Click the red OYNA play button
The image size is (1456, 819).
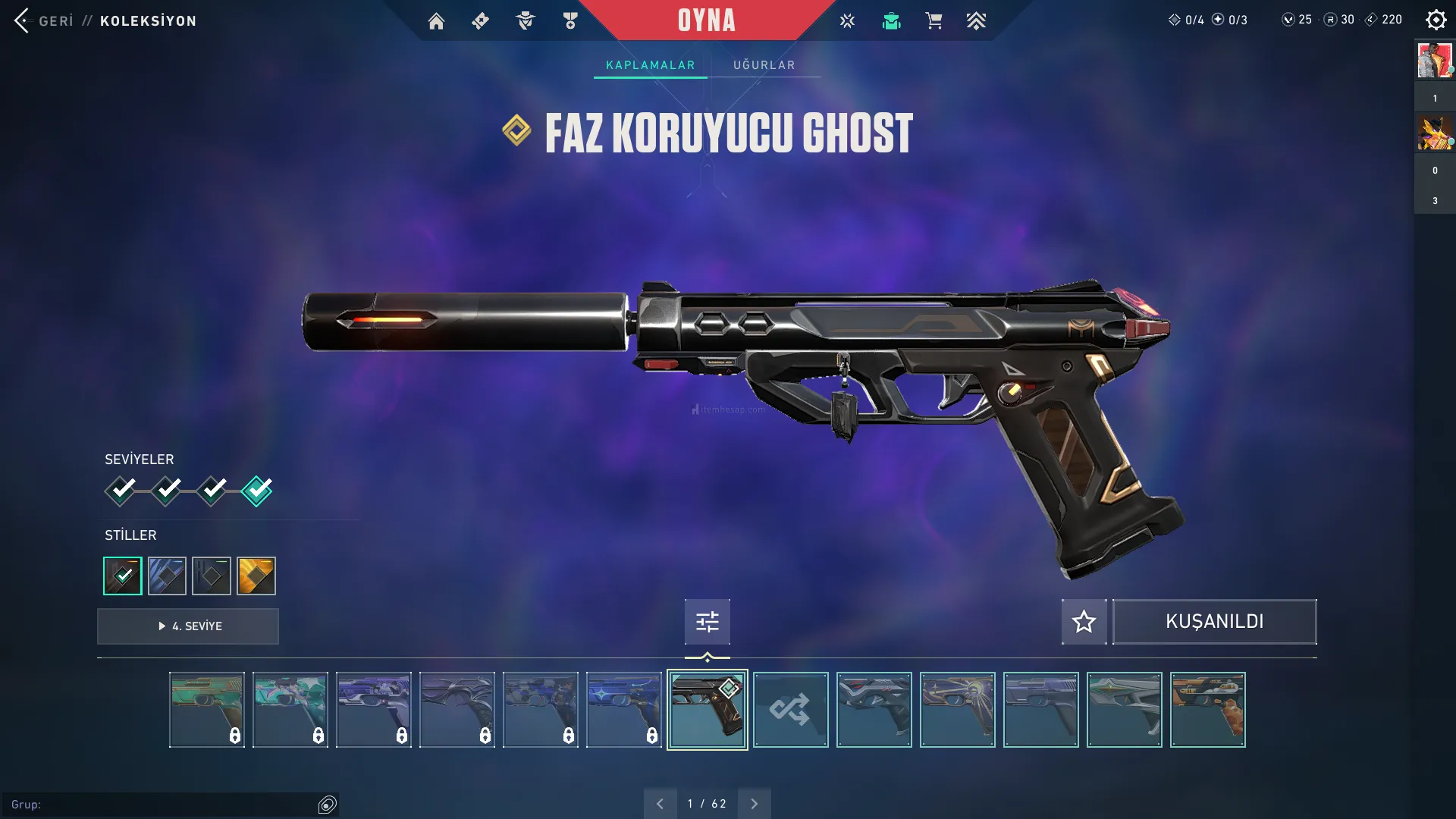tap(706, 20)
